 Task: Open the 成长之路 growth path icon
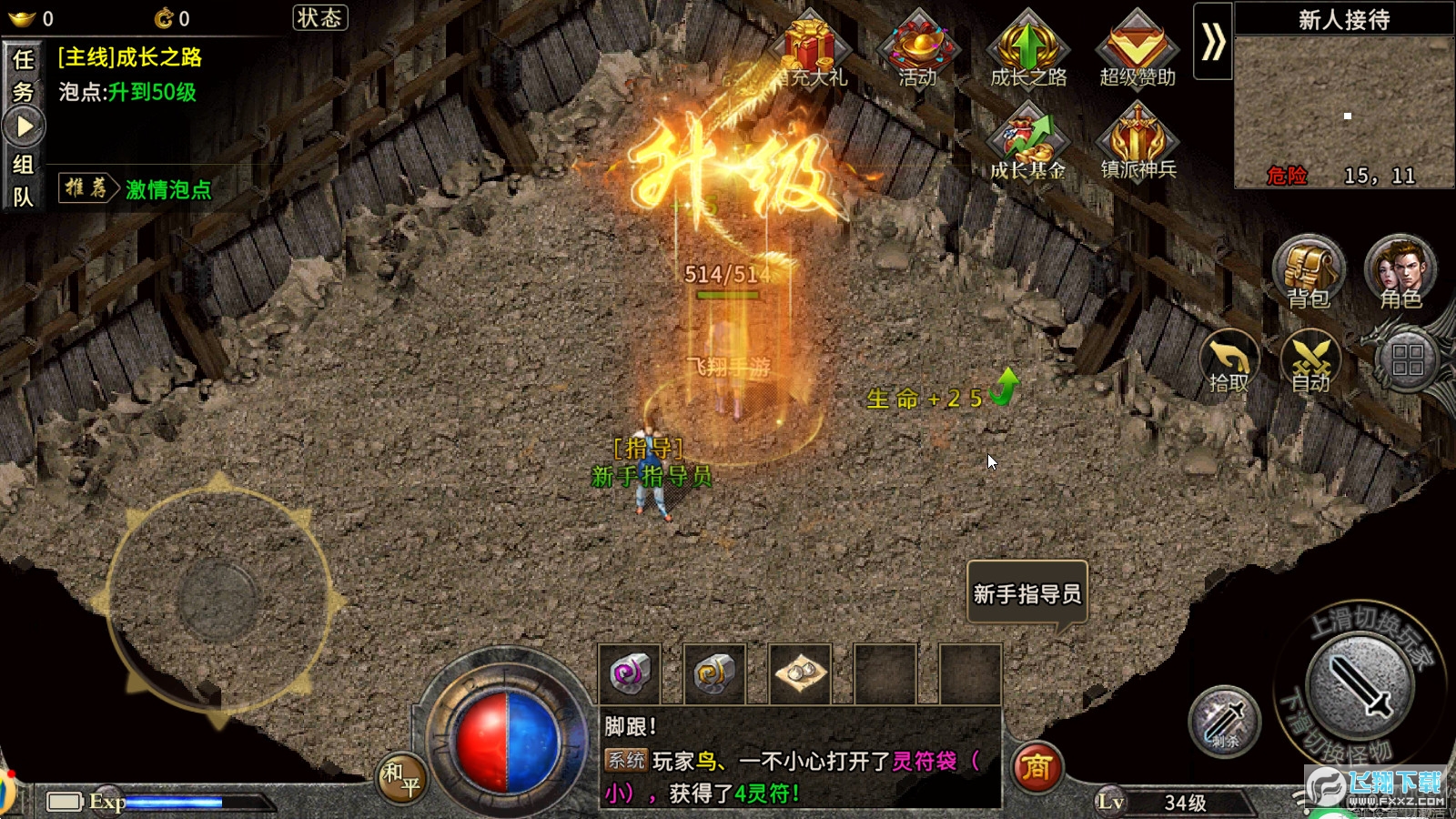click(x=1027, y=50)
